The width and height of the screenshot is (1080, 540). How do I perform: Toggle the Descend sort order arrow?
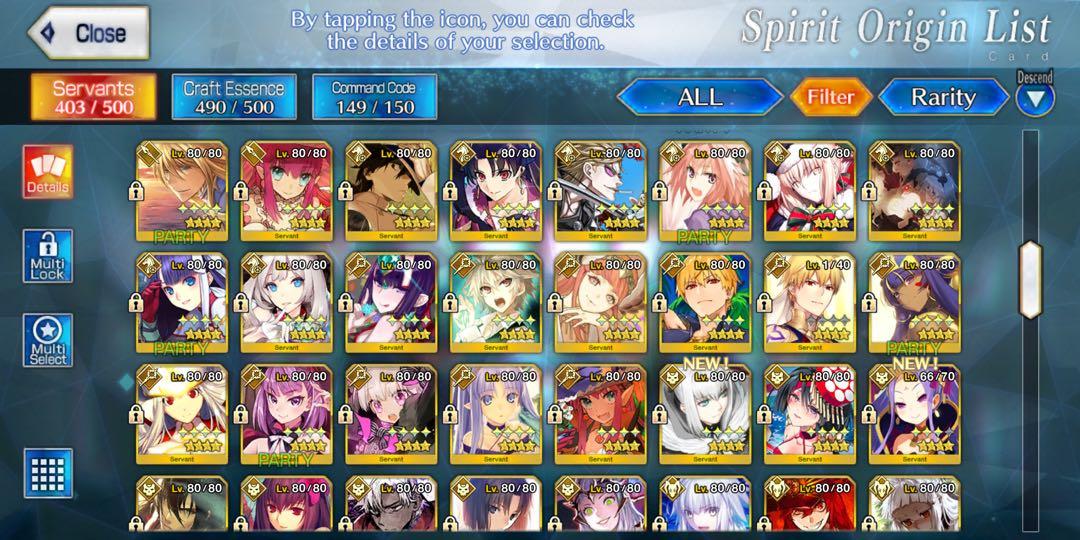[x=1035, y=98]
